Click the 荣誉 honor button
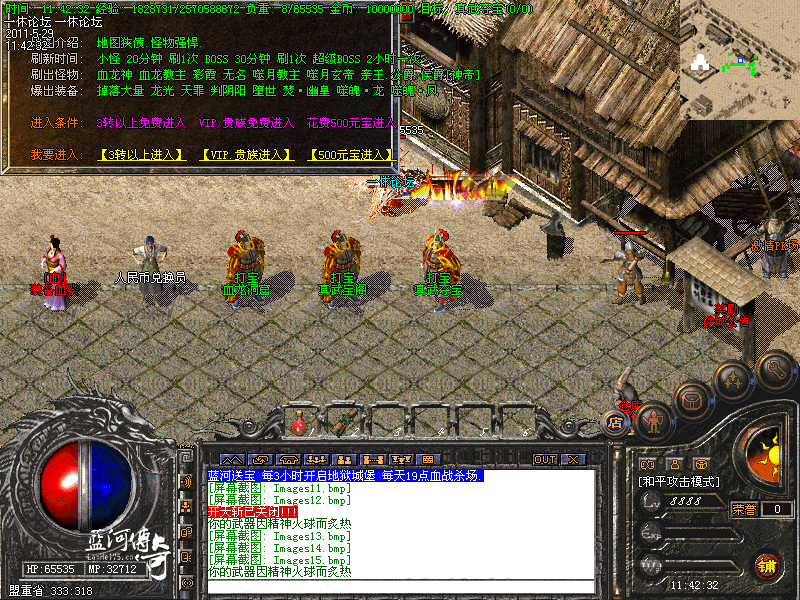Image resolution: width=800 pixels, height=600 pixels. (743, 509)
